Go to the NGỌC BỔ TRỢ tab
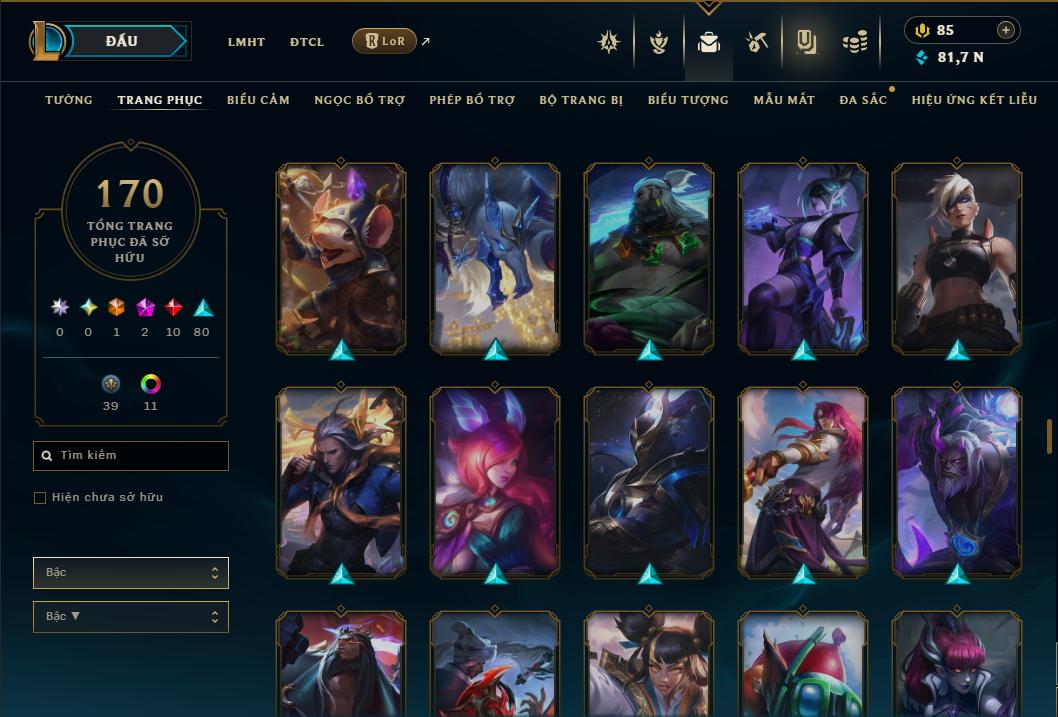Viewport: 1058px width, 717px height. point(359,100)
